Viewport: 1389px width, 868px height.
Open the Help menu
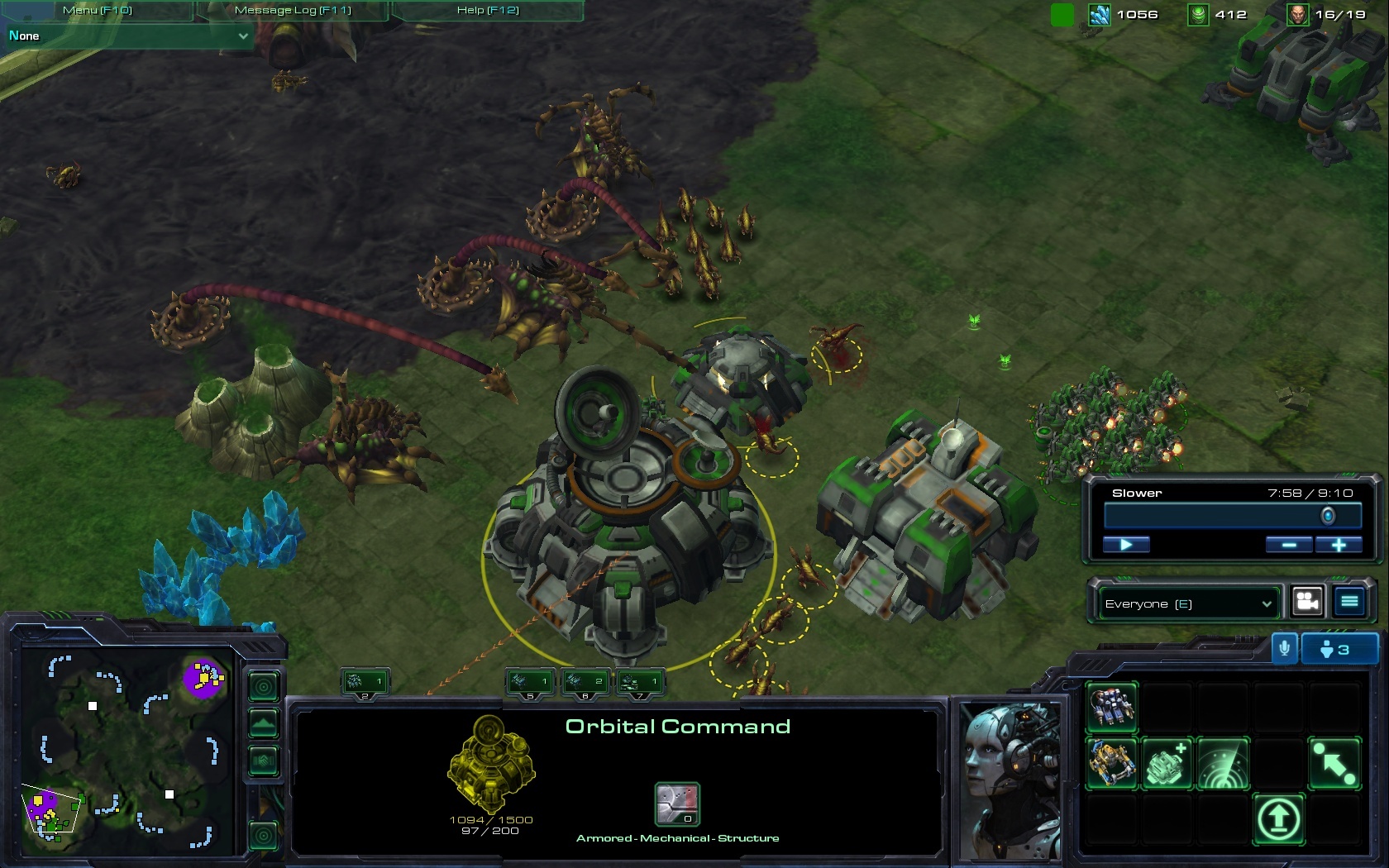click(x=487, y=10)
